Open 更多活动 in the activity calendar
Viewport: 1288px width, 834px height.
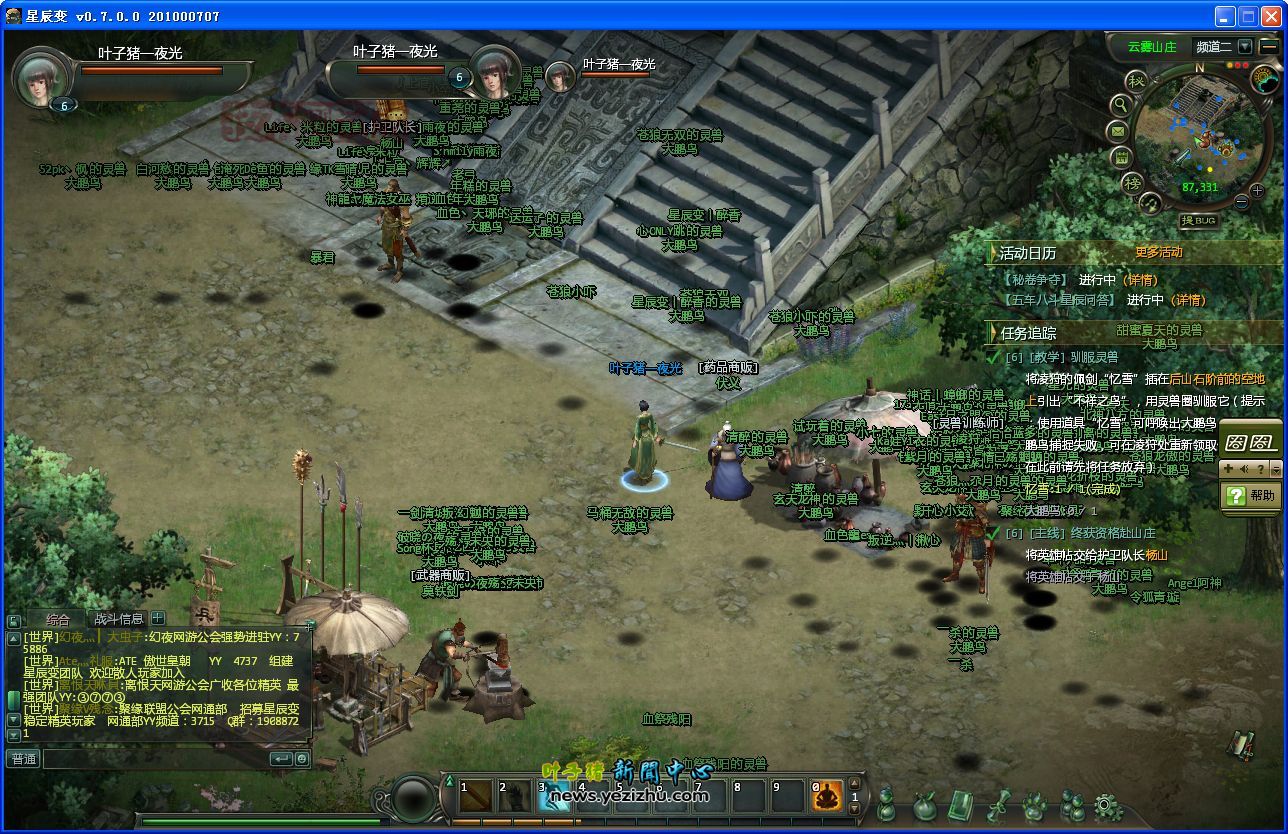[x=1158, y=252]
